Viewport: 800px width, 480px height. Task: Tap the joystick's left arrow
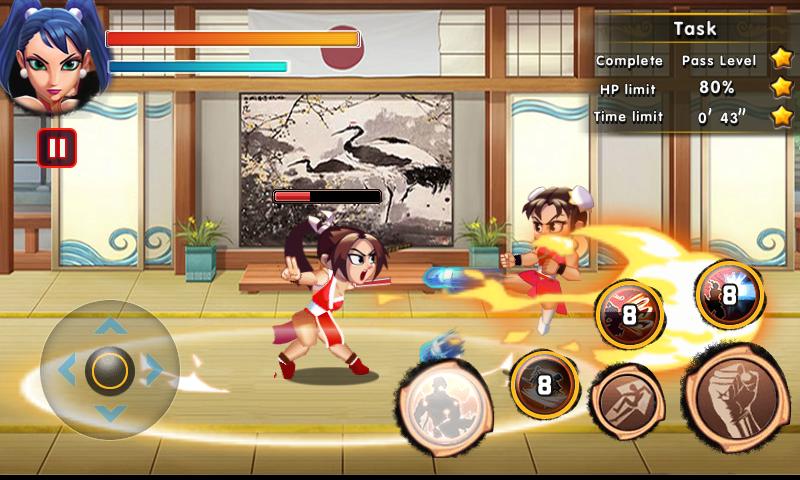tap(66, 370)
